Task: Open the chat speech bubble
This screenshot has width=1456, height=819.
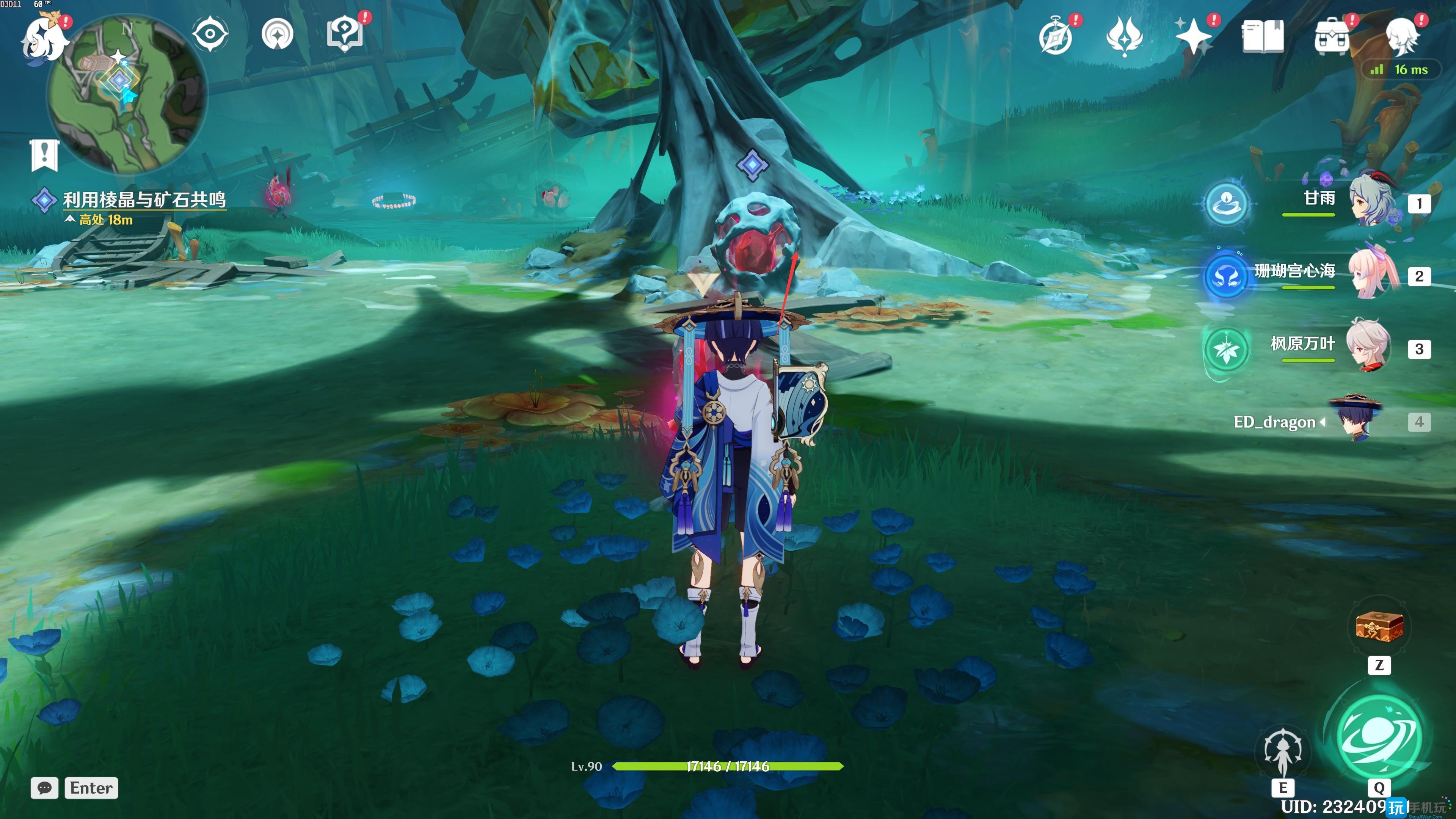Action: coord(45,788)
